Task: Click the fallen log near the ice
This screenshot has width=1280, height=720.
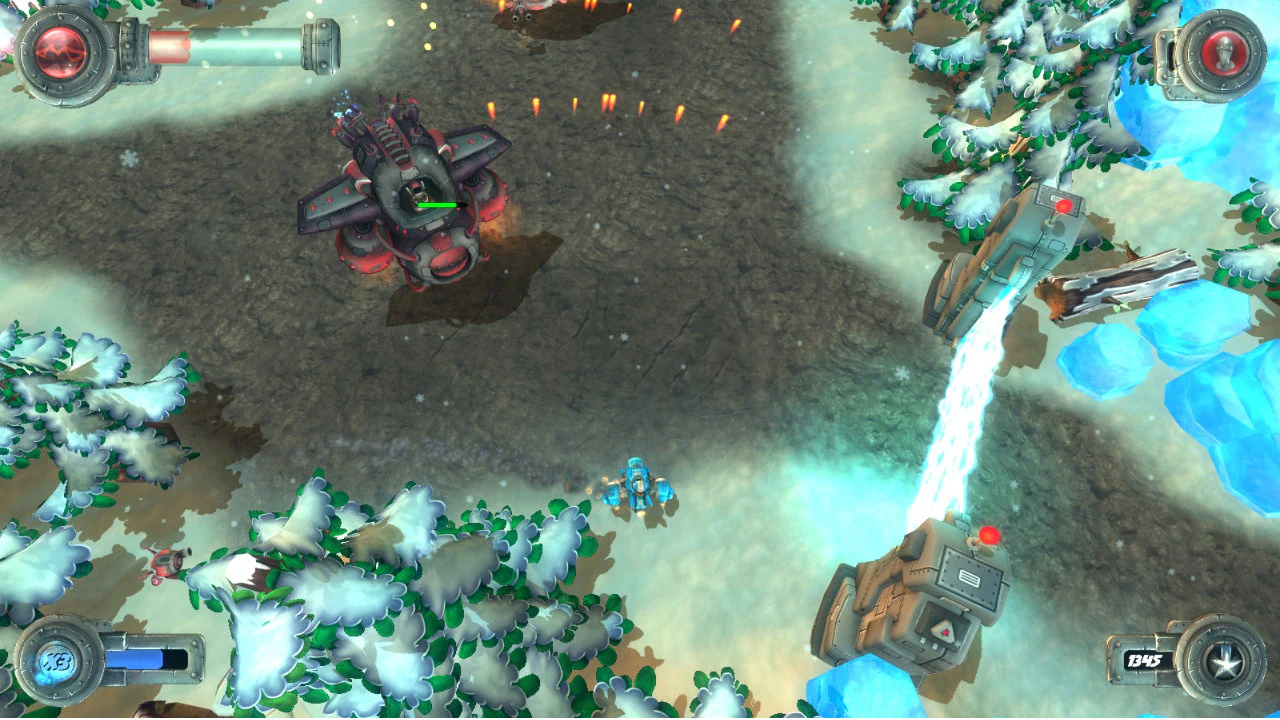Action: (x=1110, y=285)
